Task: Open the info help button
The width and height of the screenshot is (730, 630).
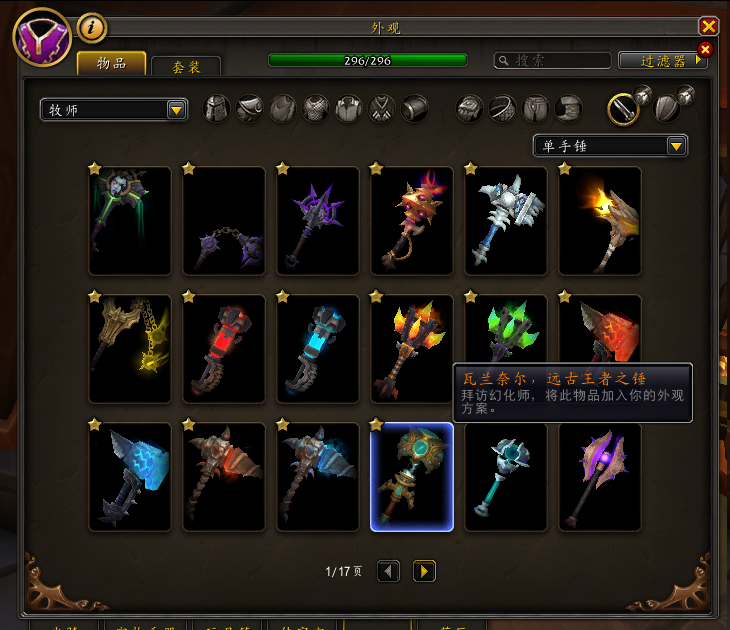Action: pos(91,29)
